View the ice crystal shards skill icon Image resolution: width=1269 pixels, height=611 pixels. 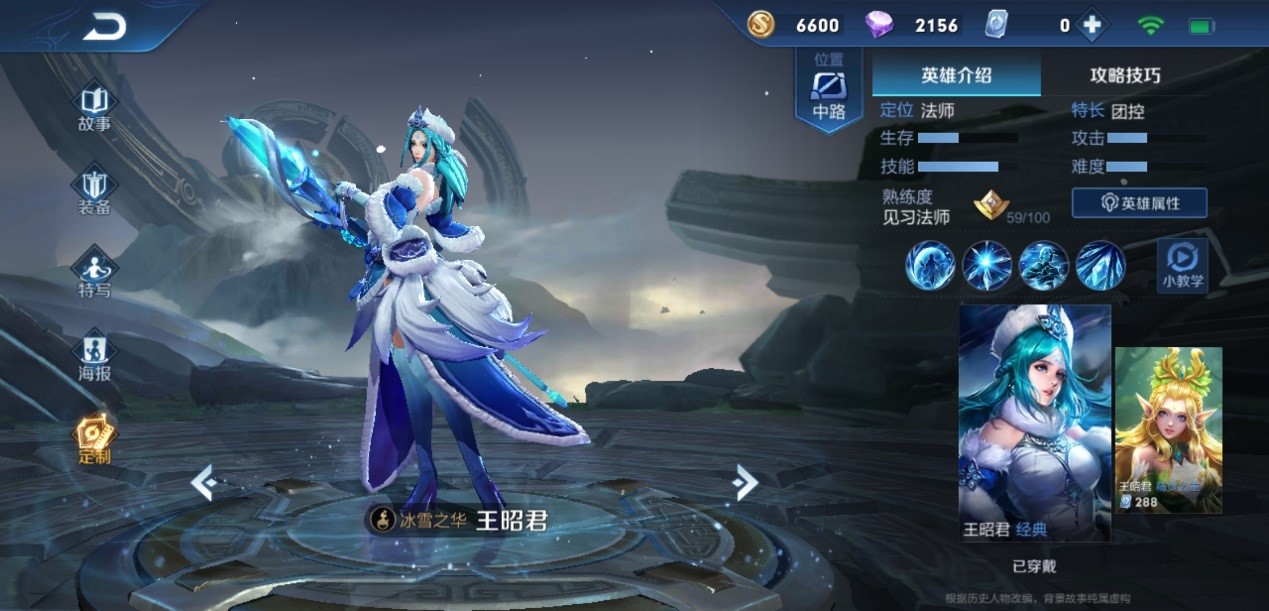[1101, 266]
